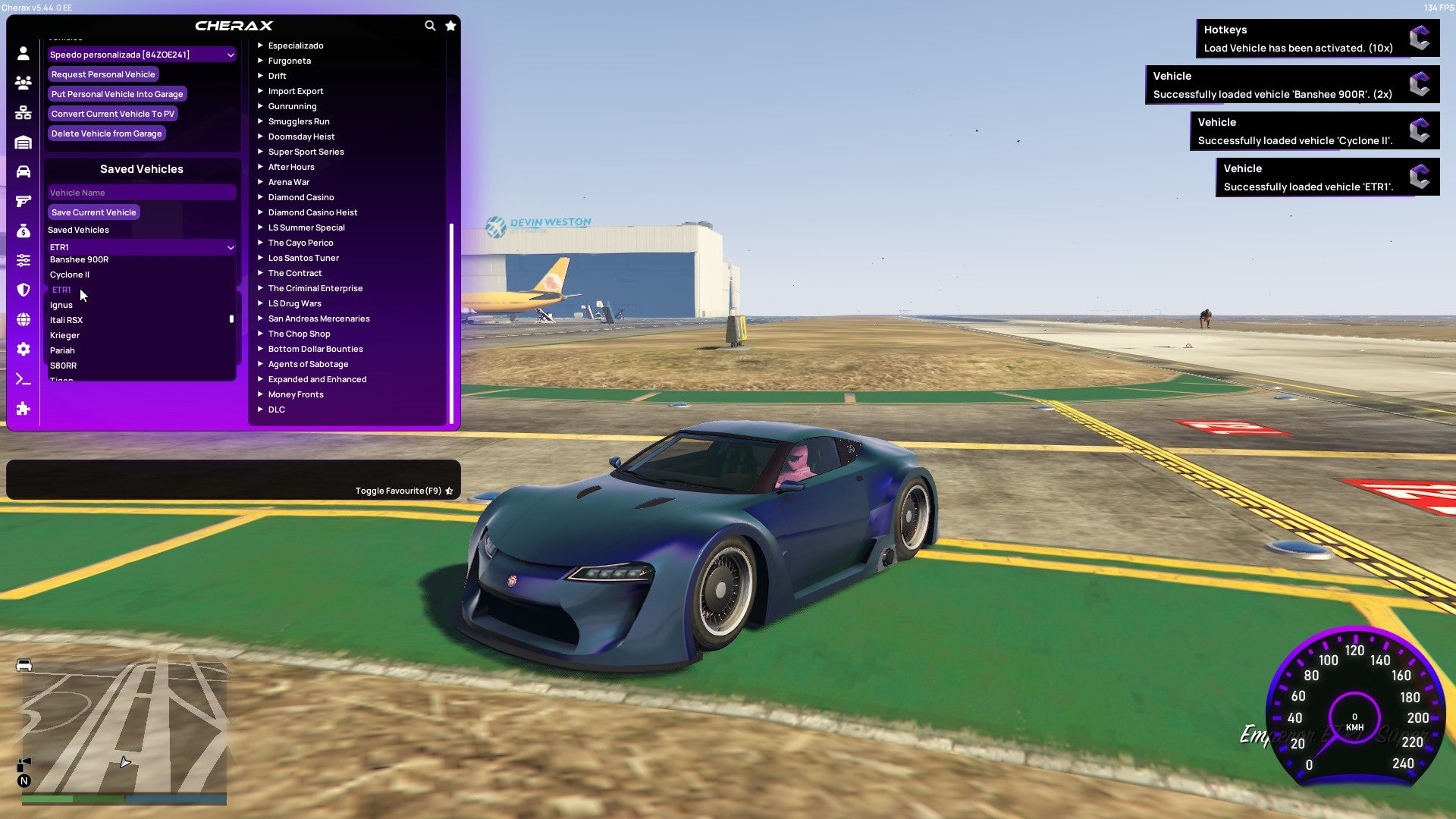Open the Settings gear icon
The image size is (1456, 819).
(23, 350)
